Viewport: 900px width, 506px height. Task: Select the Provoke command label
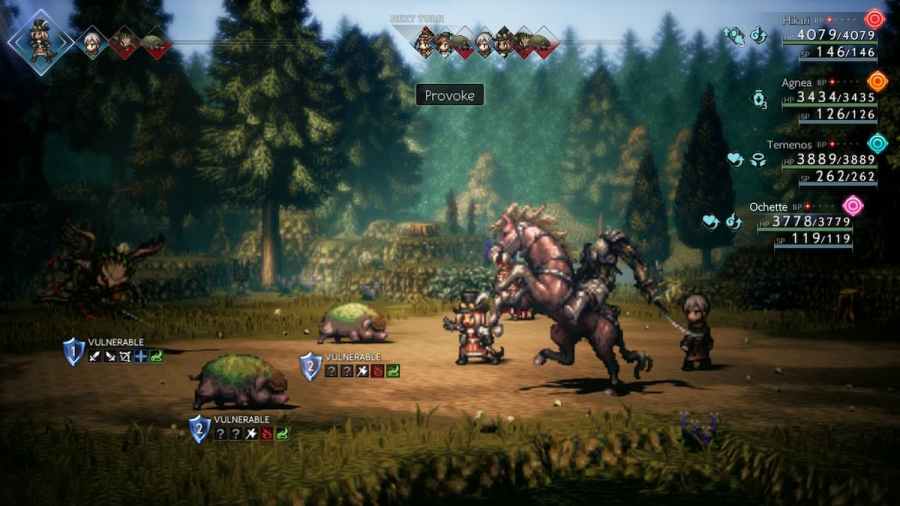pyautogui.click(x=450, y=95)
